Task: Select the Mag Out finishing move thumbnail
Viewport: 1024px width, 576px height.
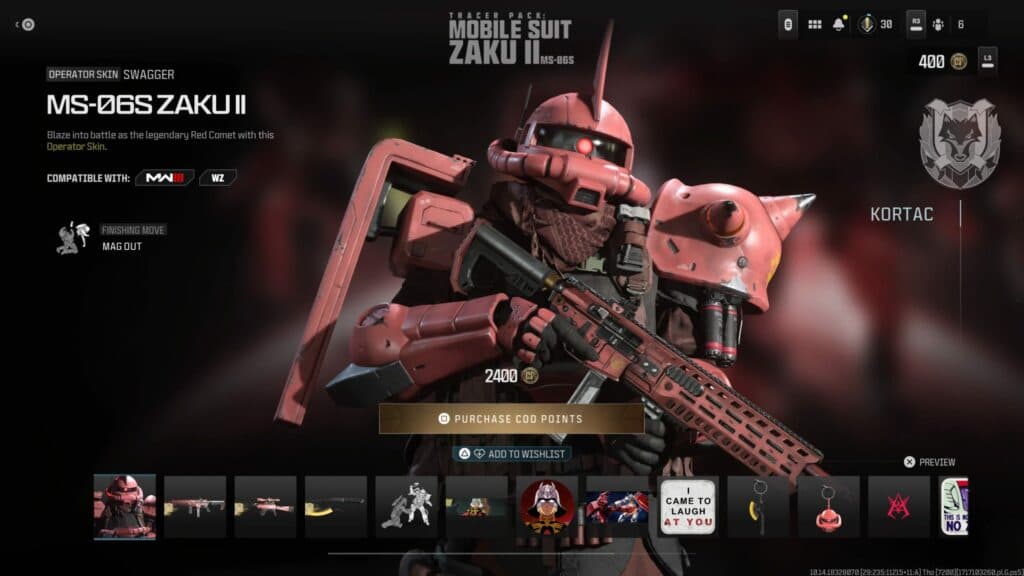Action: pyautogui.click(x=406, y=506)
